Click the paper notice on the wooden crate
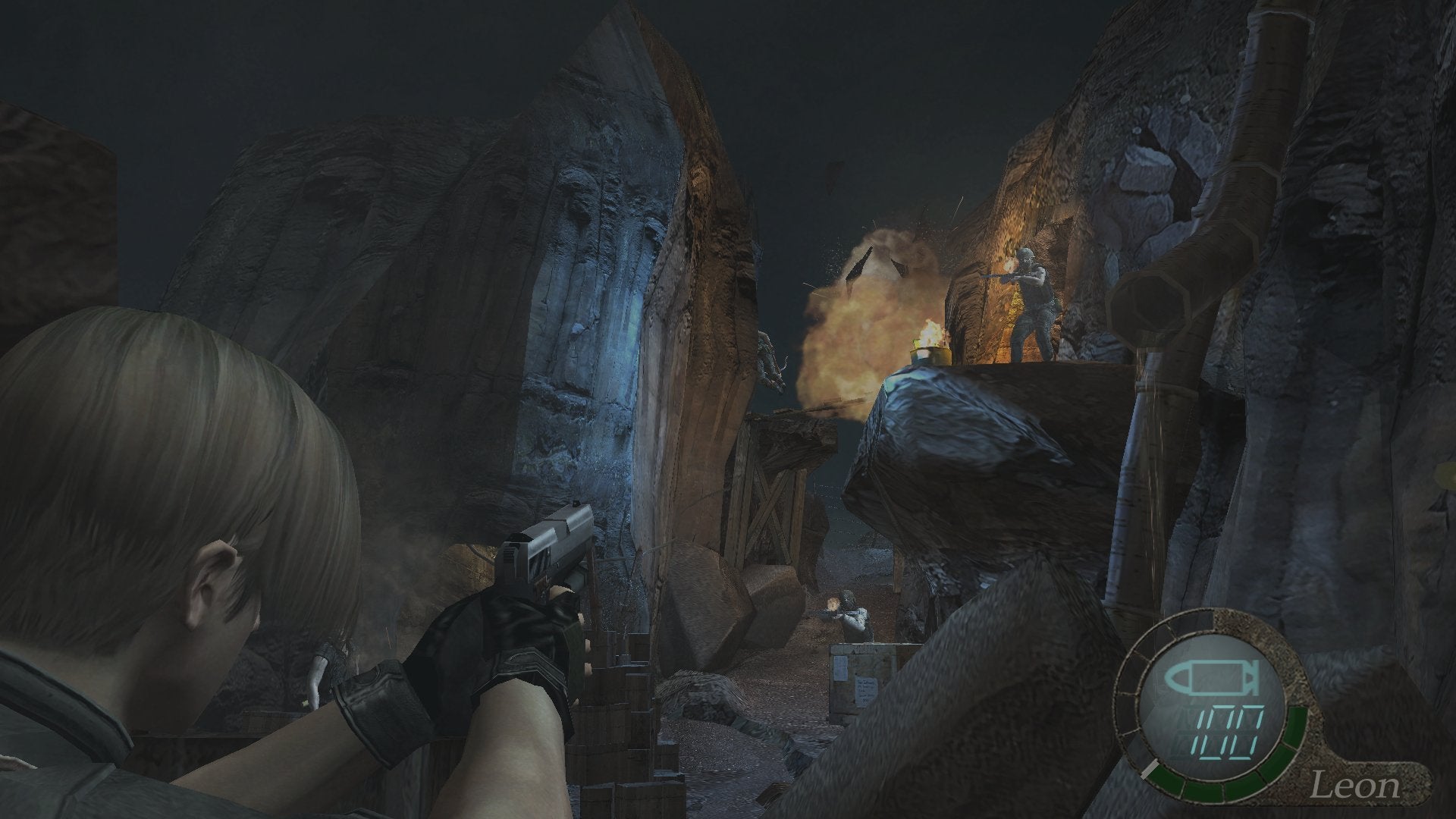 864,692
